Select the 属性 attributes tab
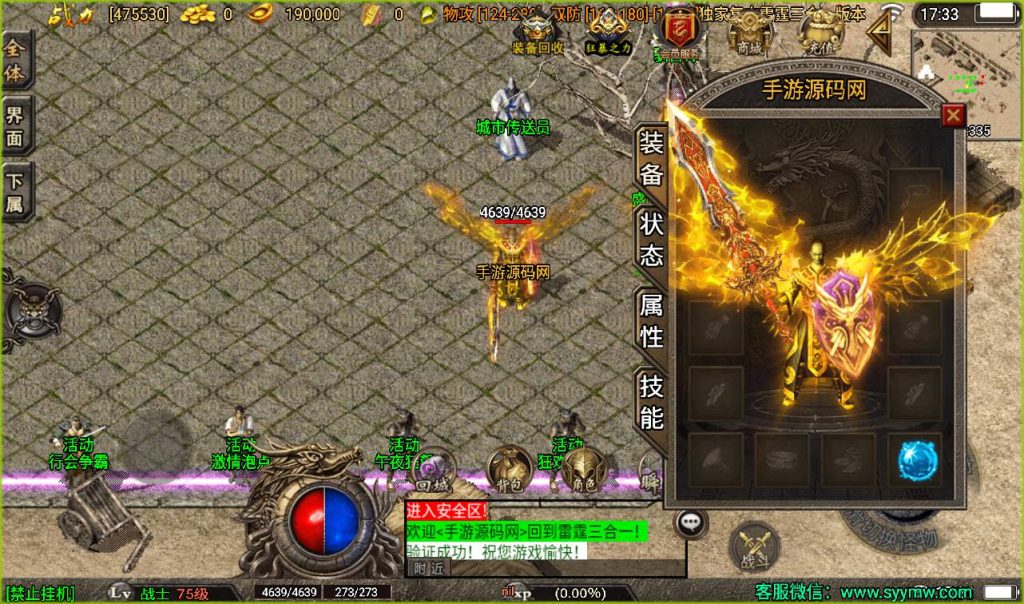Image resolution: width=1024 pixels, height=604 pixels. point(651,321)
